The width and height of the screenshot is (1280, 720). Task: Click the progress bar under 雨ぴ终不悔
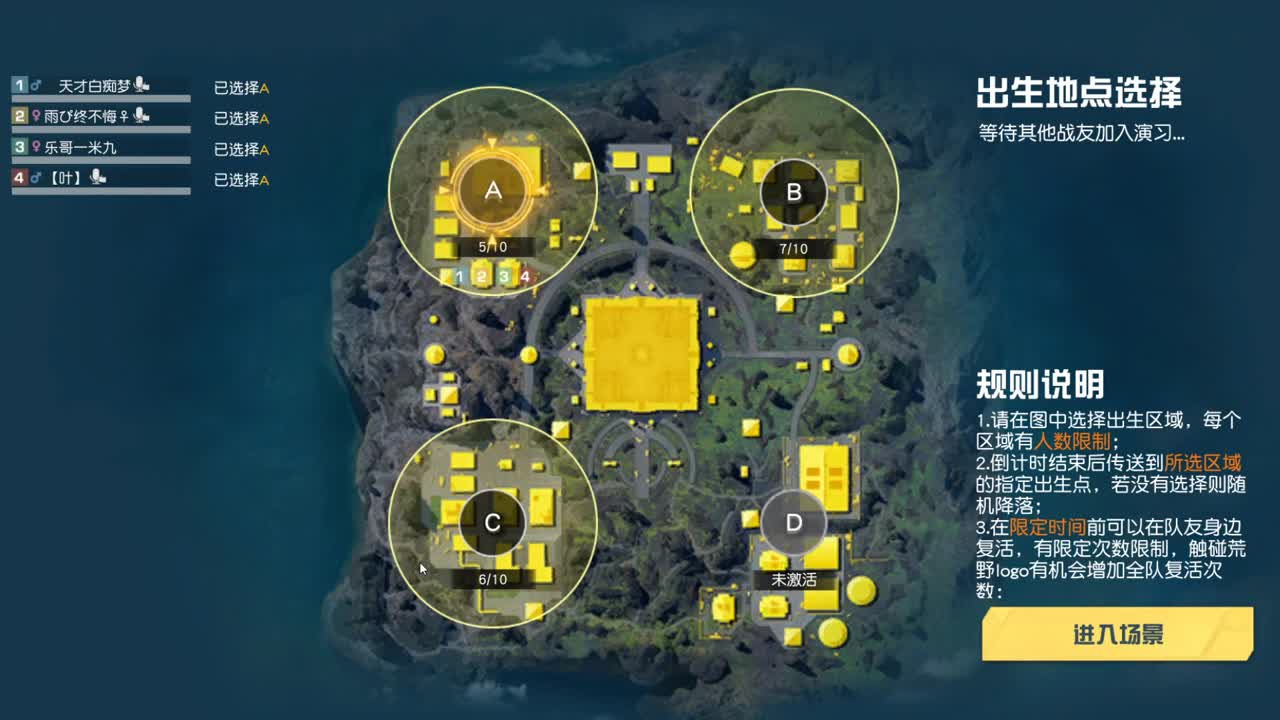(100, 128)
